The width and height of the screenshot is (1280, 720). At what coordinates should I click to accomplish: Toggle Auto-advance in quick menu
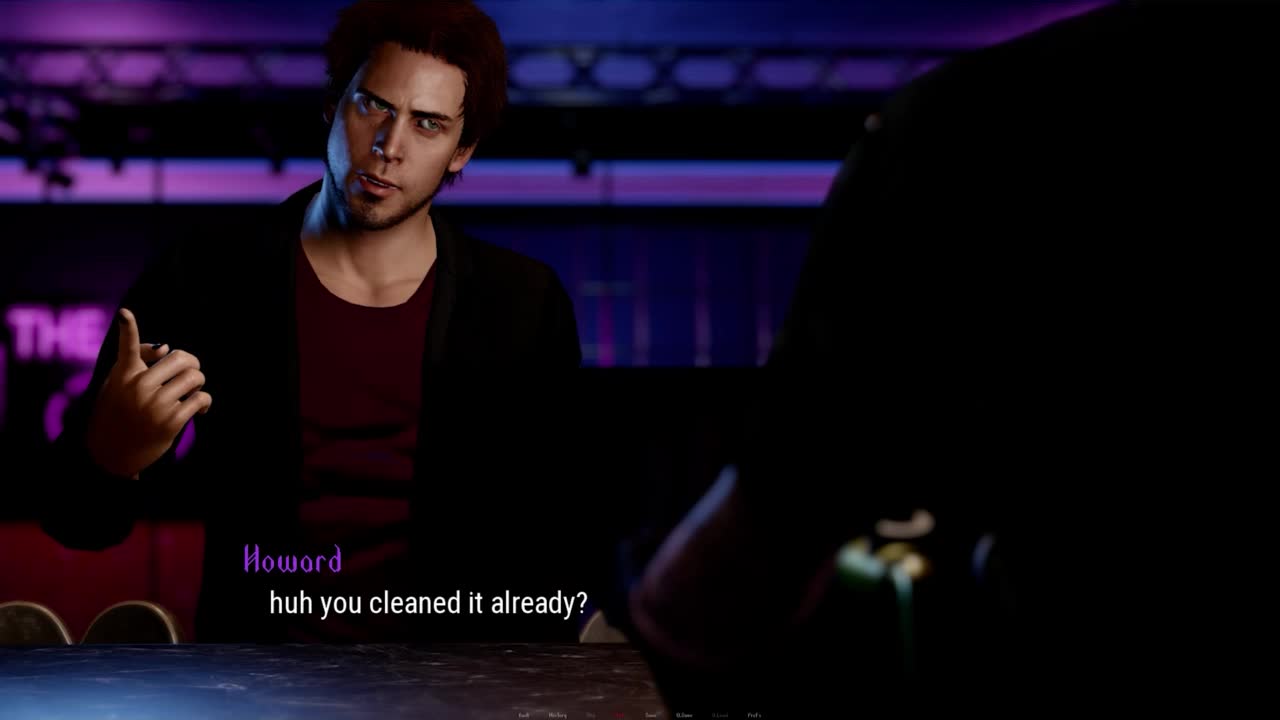619,715
